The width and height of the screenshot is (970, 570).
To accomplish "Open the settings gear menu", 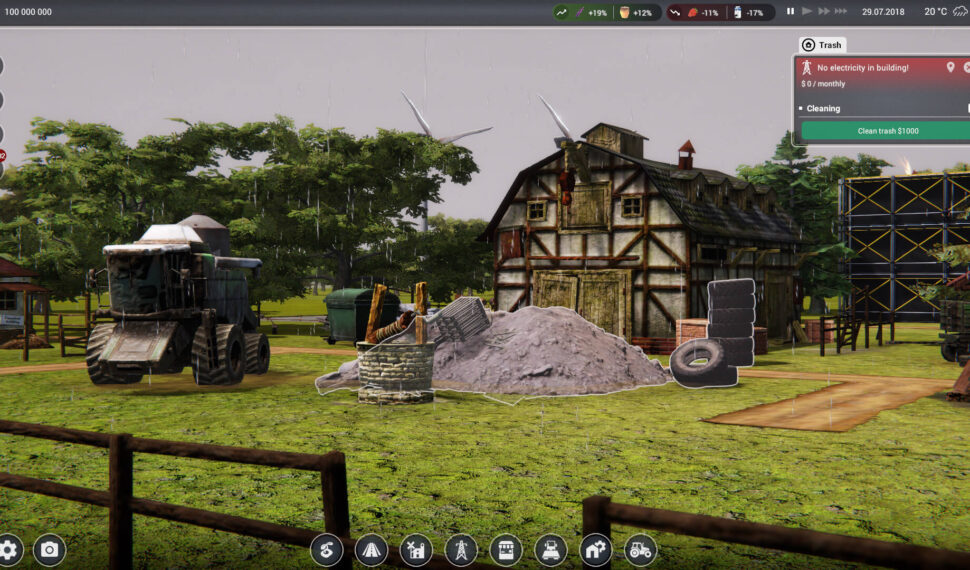I will [x=9, y=549].
